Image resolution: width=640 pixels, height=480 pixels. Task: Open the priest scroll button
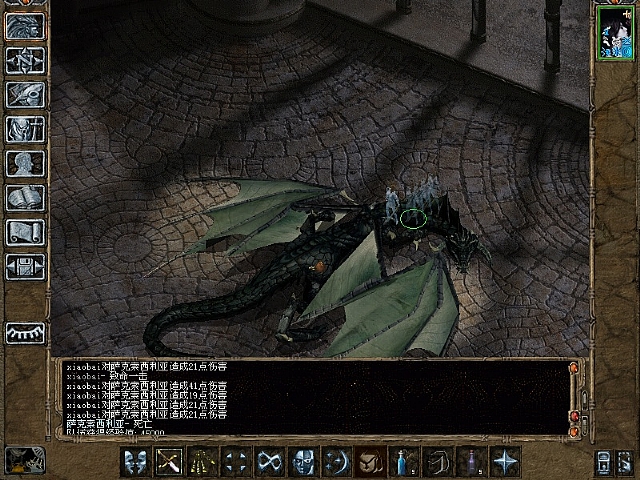pyautogui.click(x=24, y=231)
